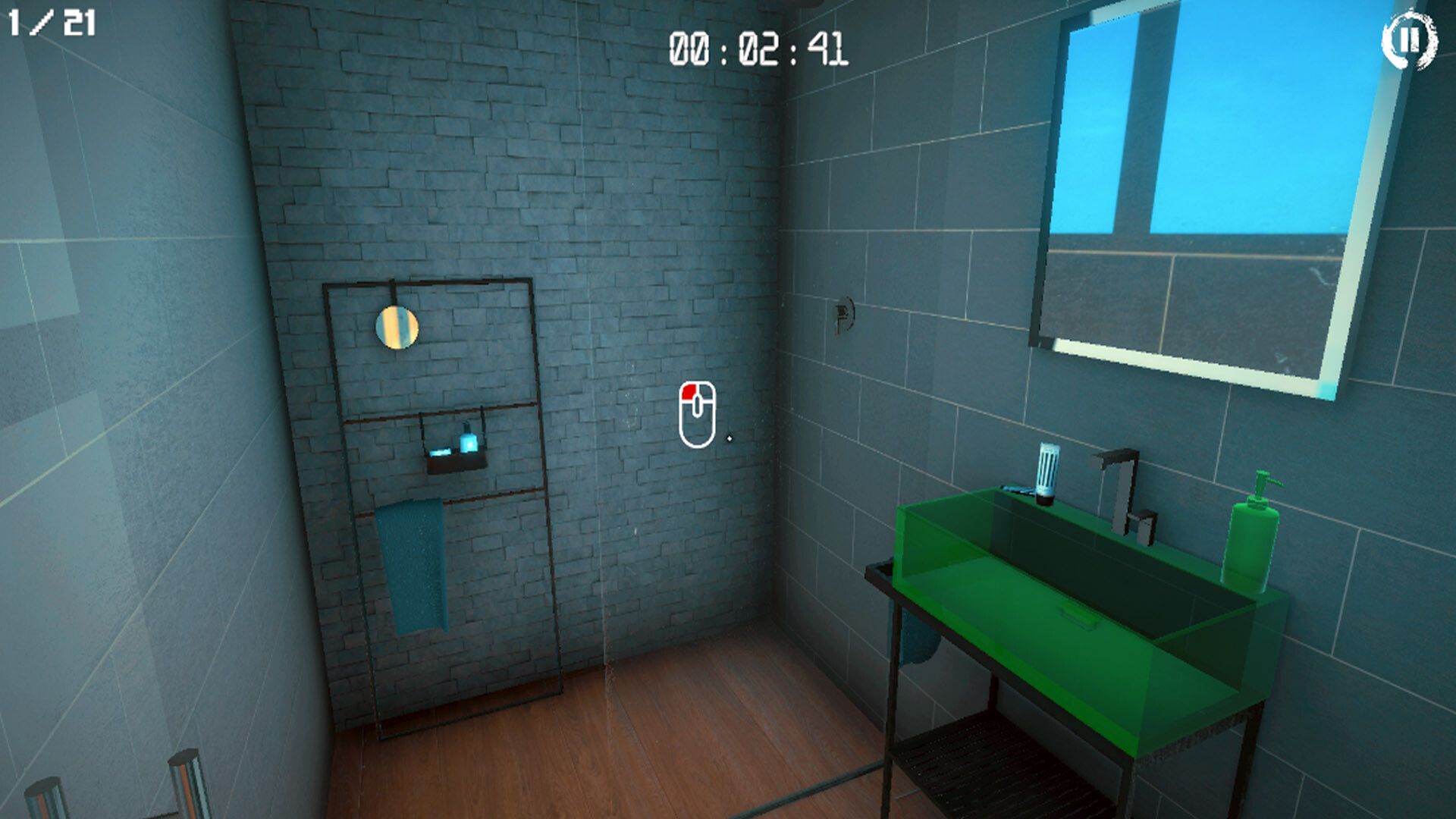
Task: Select the mouse hint icon mid-screen
Action: [699, 413]
